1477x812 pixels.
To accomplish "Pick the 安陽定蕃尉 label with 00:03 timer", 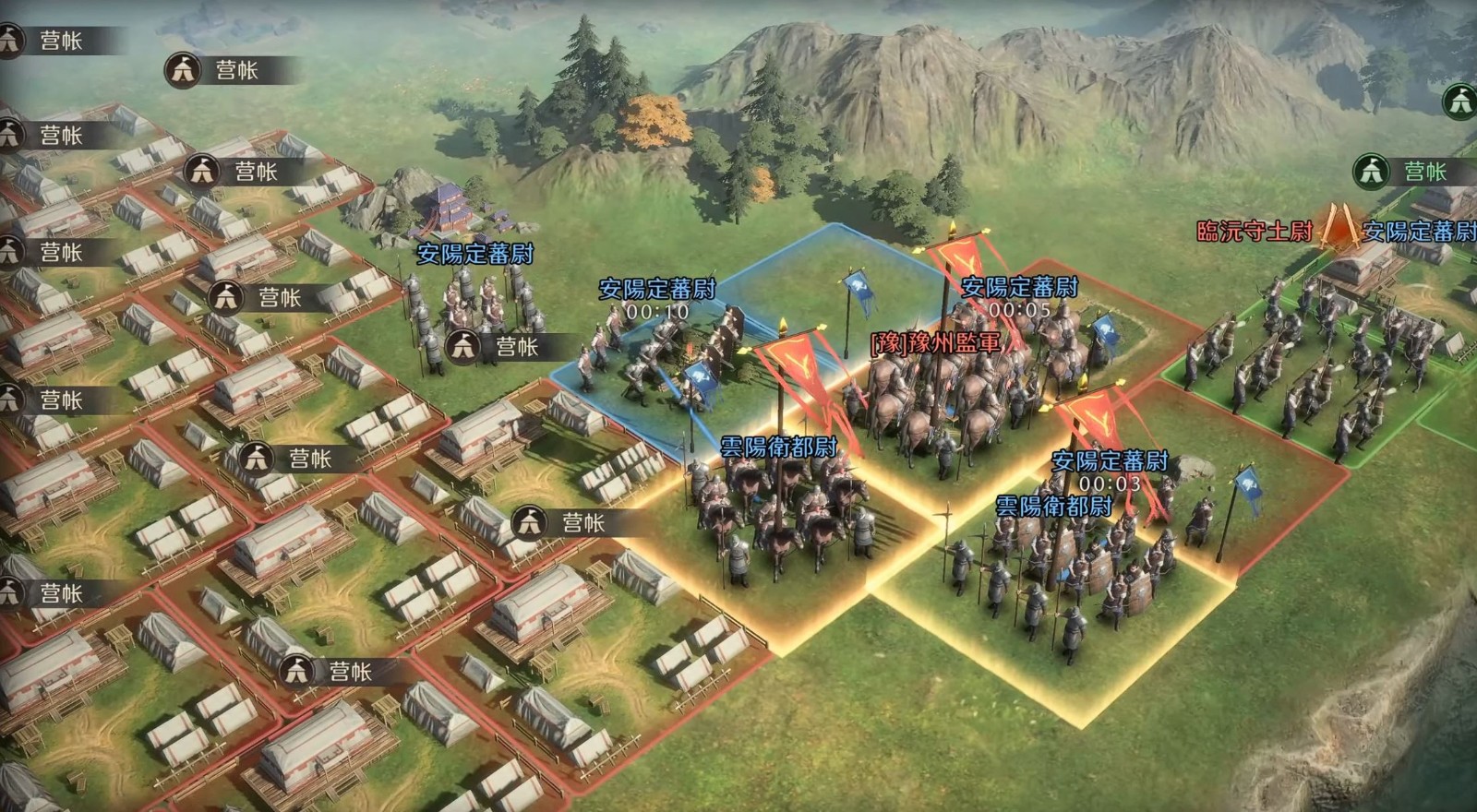I will pyautogui.click(x=1110, y=460).
